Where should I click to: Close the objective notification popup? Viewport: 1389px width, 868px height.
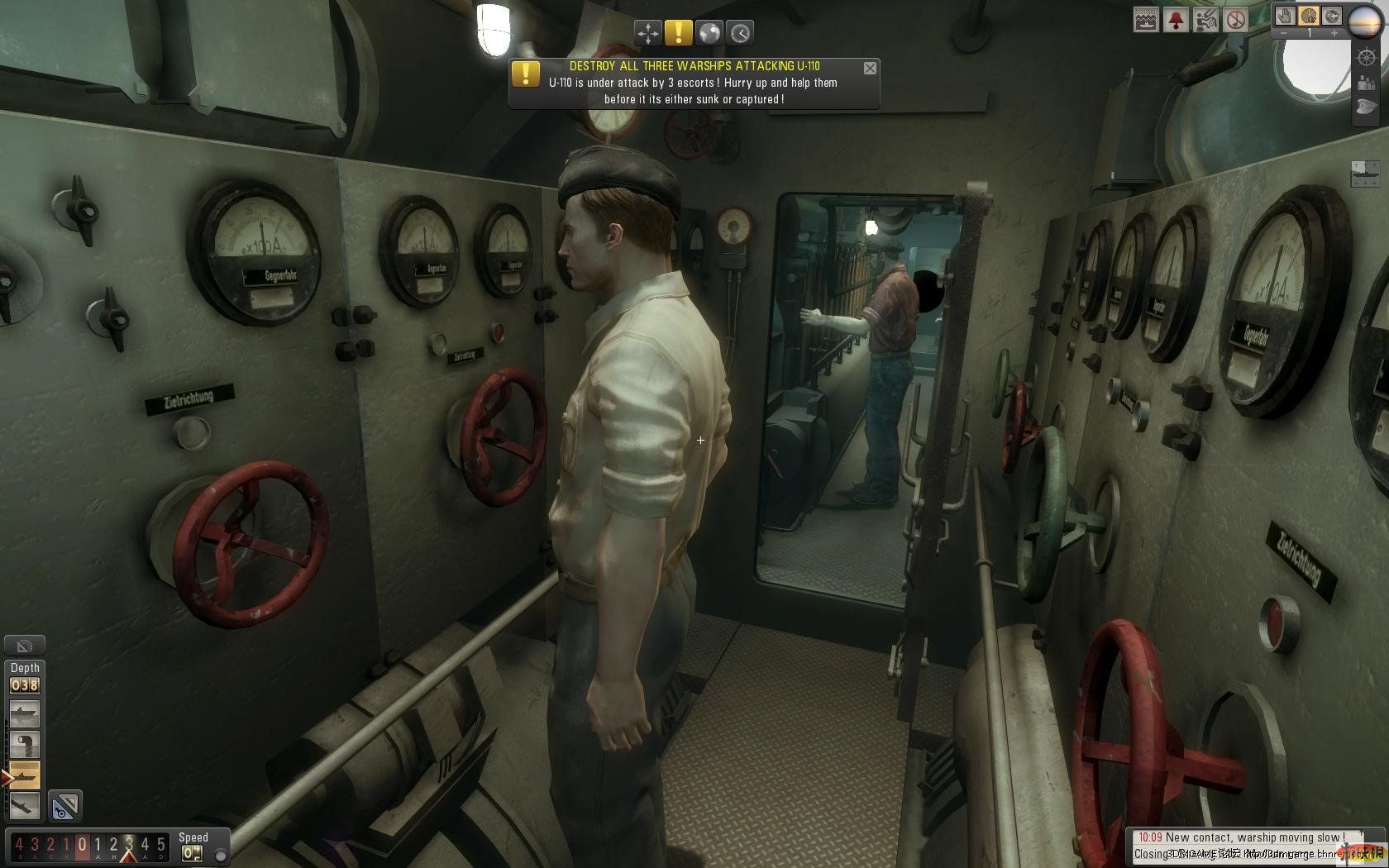click(870, 69)
